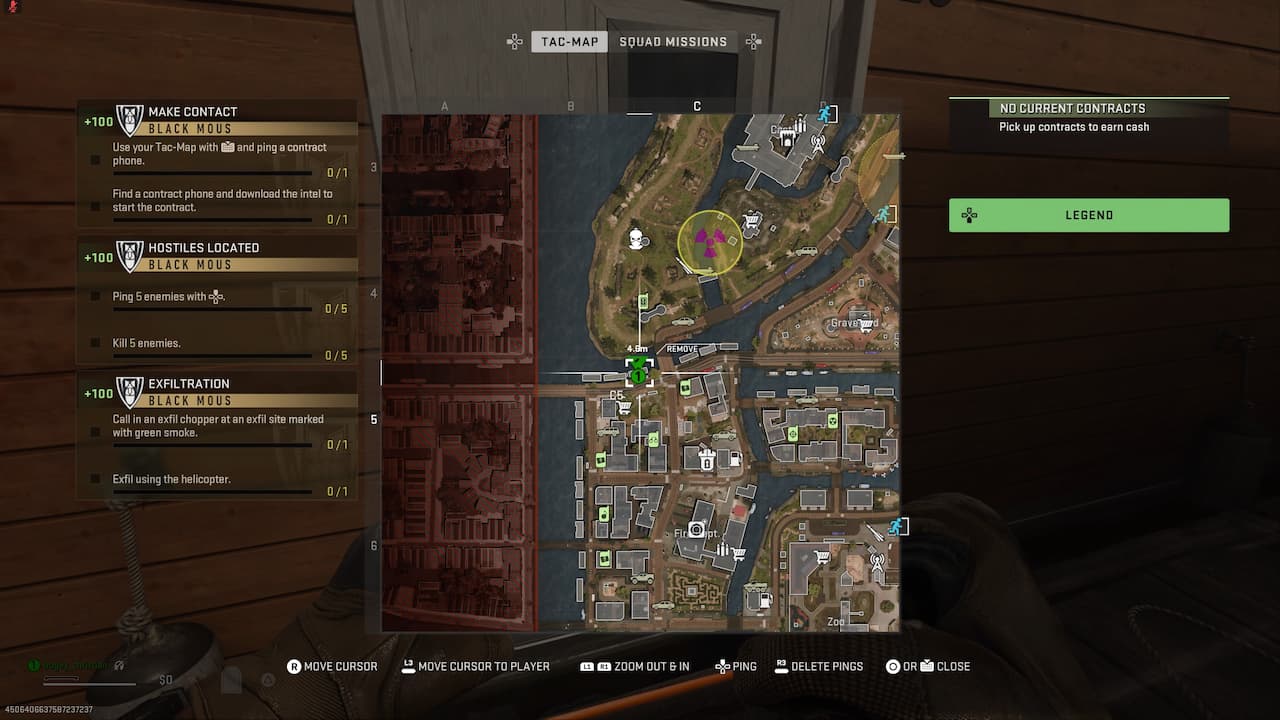The height and width of the screenshot is (720, 1280).
Task: Click the locked door icon above Fire Dept
Action: tap(707, 461)
